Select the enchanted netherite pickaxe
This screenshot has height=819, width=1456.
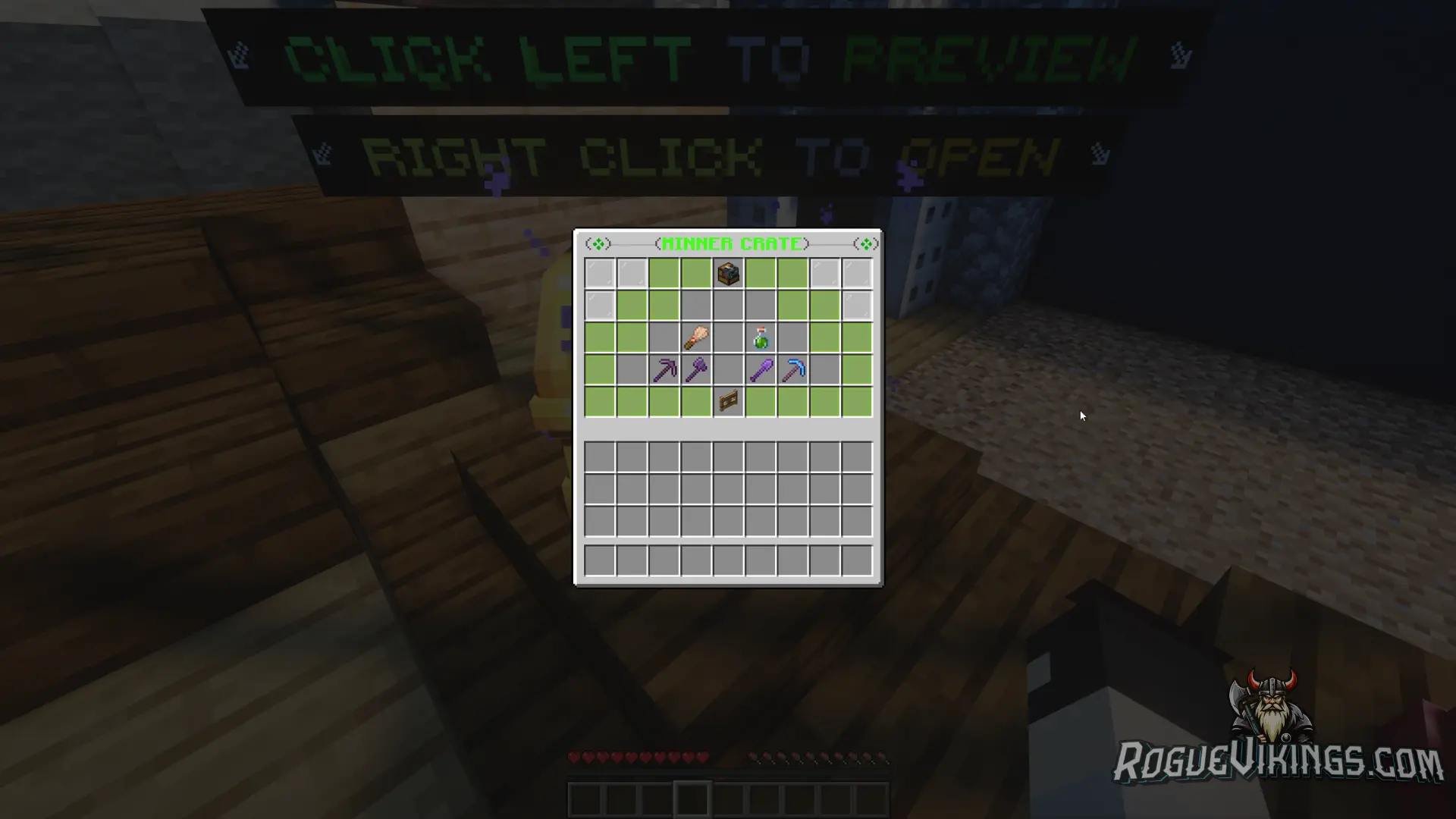pyautogui.click(x=665, y=369)
